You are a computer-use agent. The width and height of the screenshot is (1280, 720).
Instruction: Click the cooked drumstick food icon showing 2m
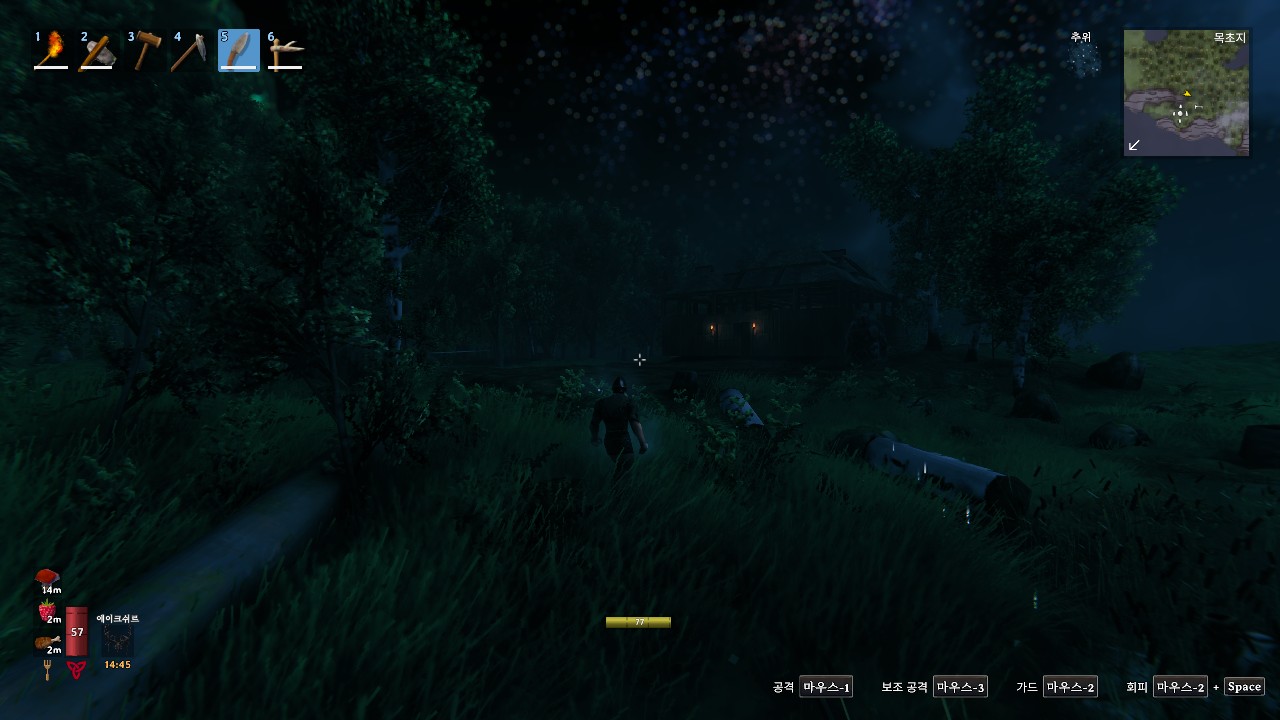click(x=47, y=642)
